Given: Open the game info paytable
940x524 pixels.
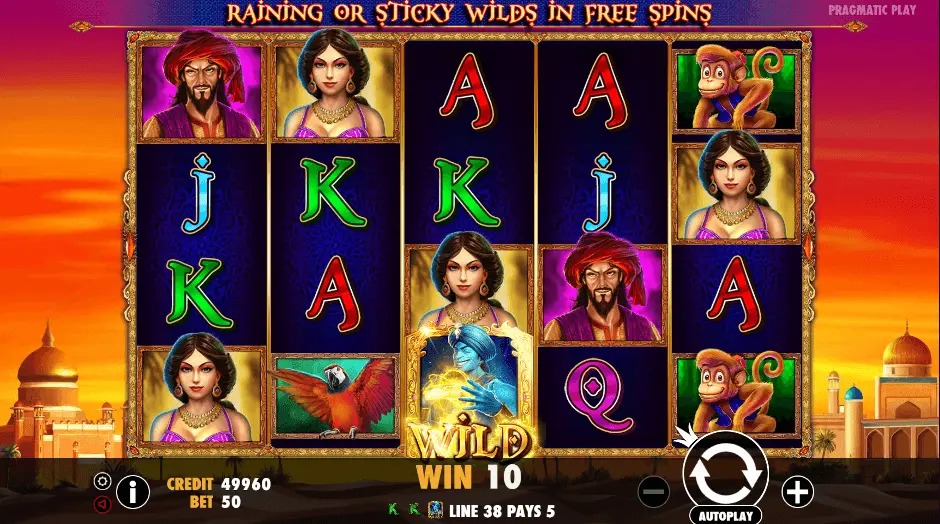Looking at the screenshot, I should [132, 491].
